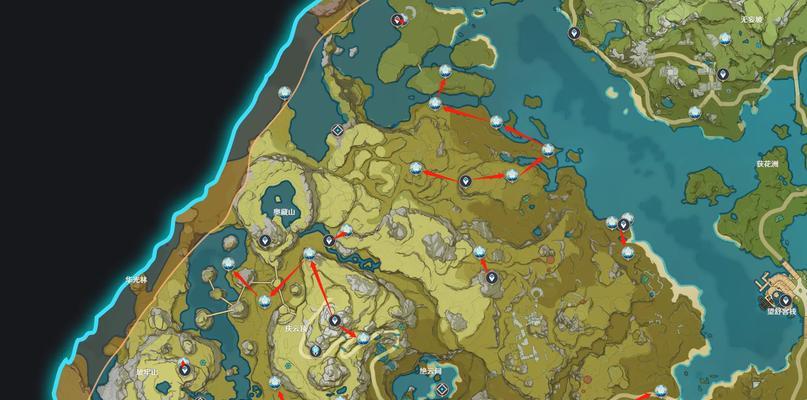The height and width of the screenshot is (400, 807).
Task: Select the teleport waypoint at 琥牢山
Action: 184,369
